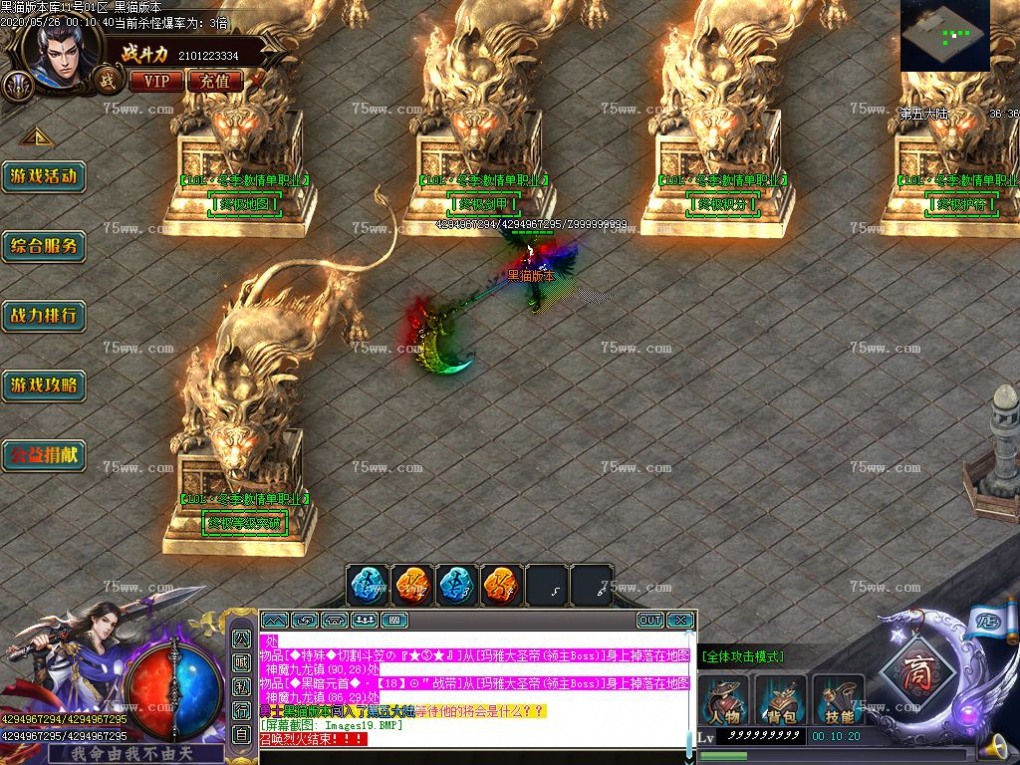Open 游戏攻略 game guide
Screen dimensions: 1020x765
43,385
